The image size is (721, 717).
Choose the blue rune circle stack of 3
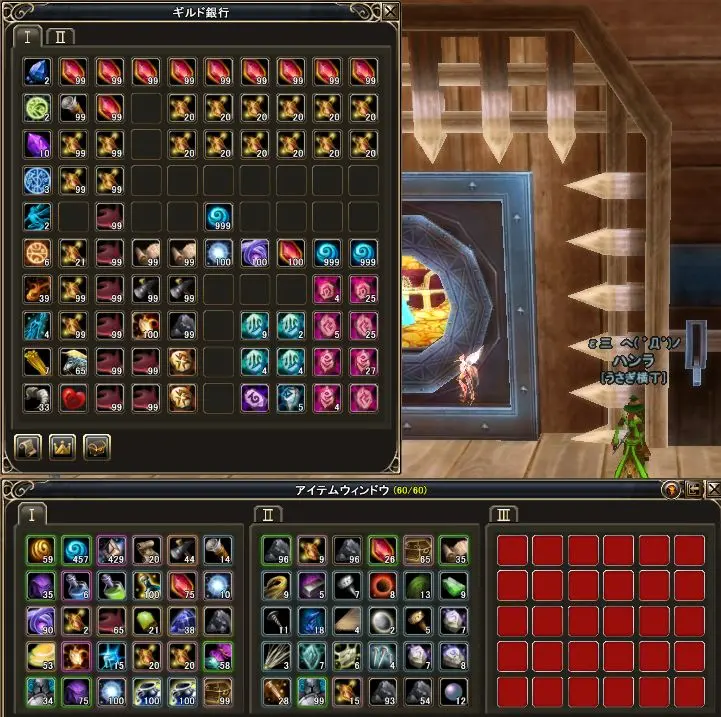coord(37,180)
